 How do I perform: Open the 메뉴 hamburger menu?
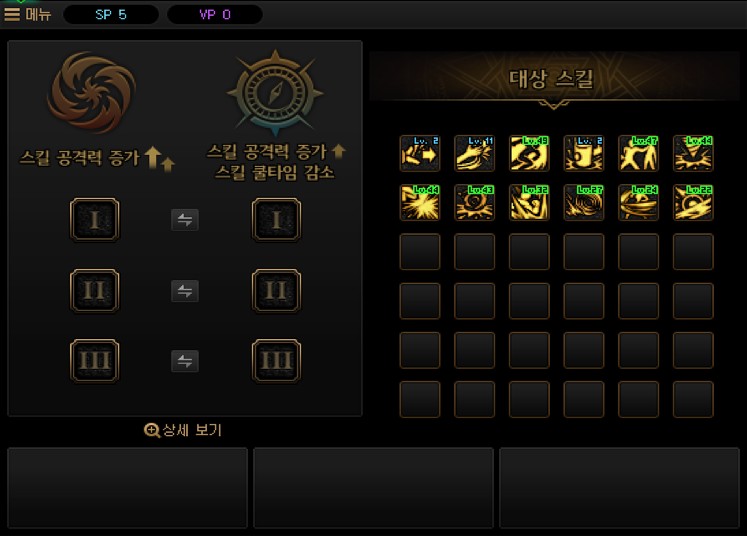pos(28,14)
